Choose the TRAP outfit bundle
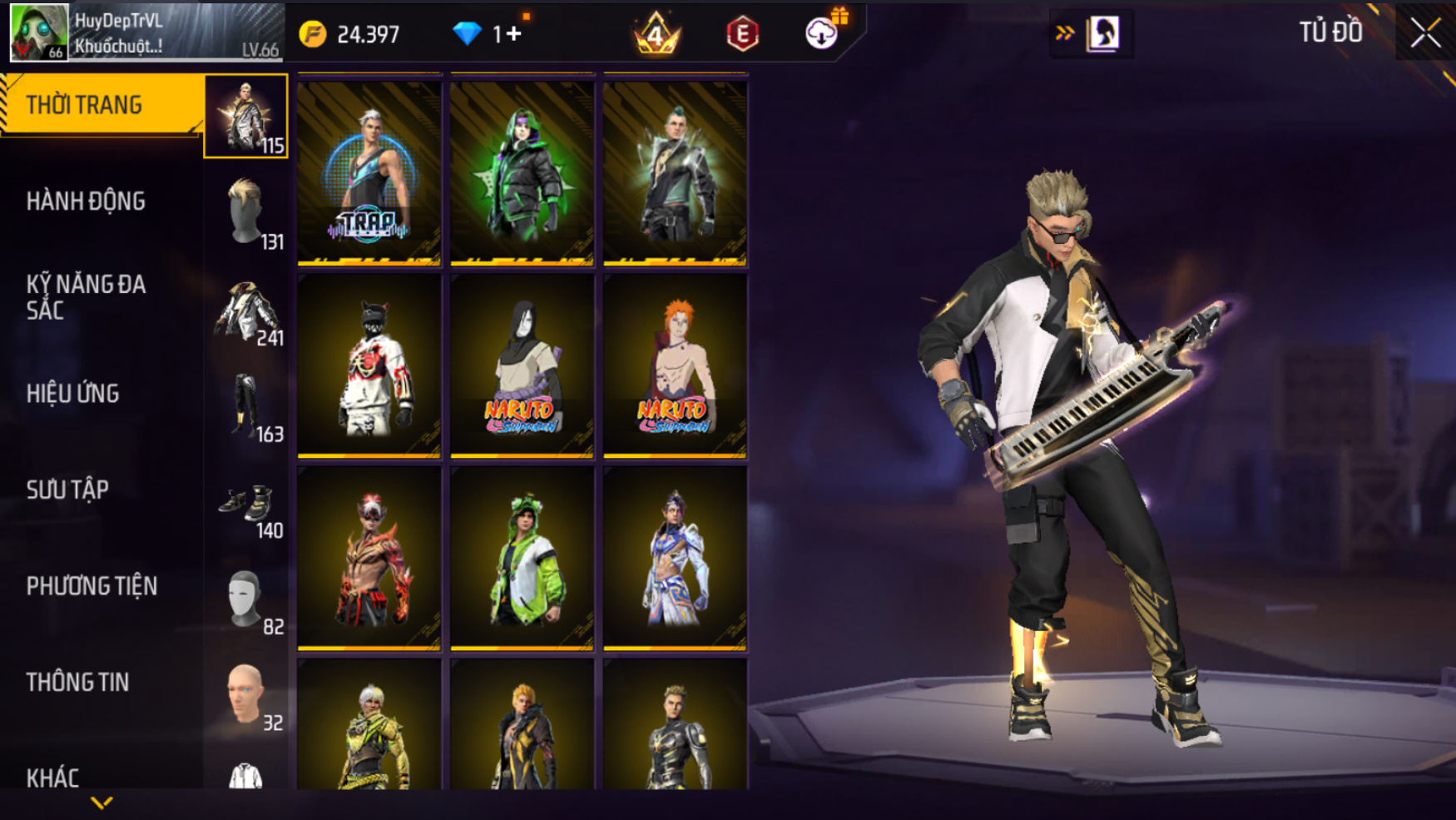 click(369, 173)
